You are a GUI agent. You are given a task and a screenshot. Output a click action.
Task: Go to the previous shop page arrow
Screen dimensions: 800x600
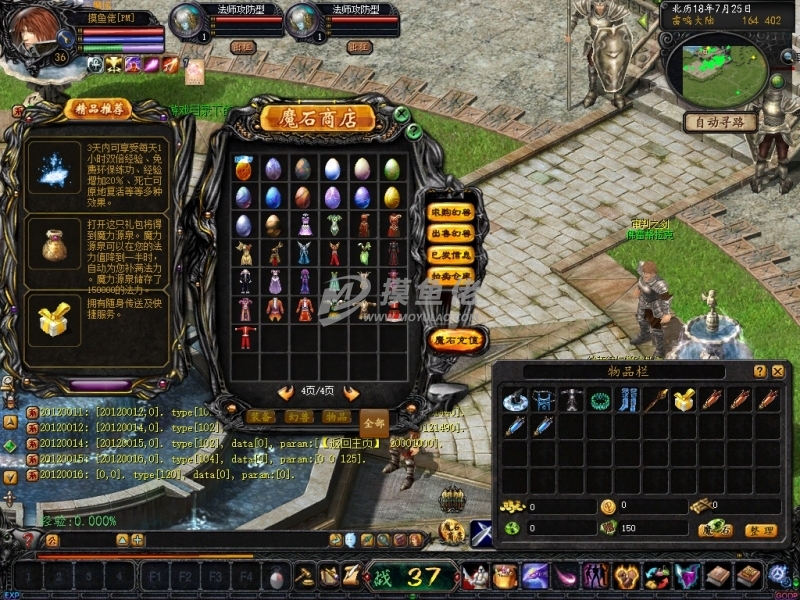(x=286, y=393)
